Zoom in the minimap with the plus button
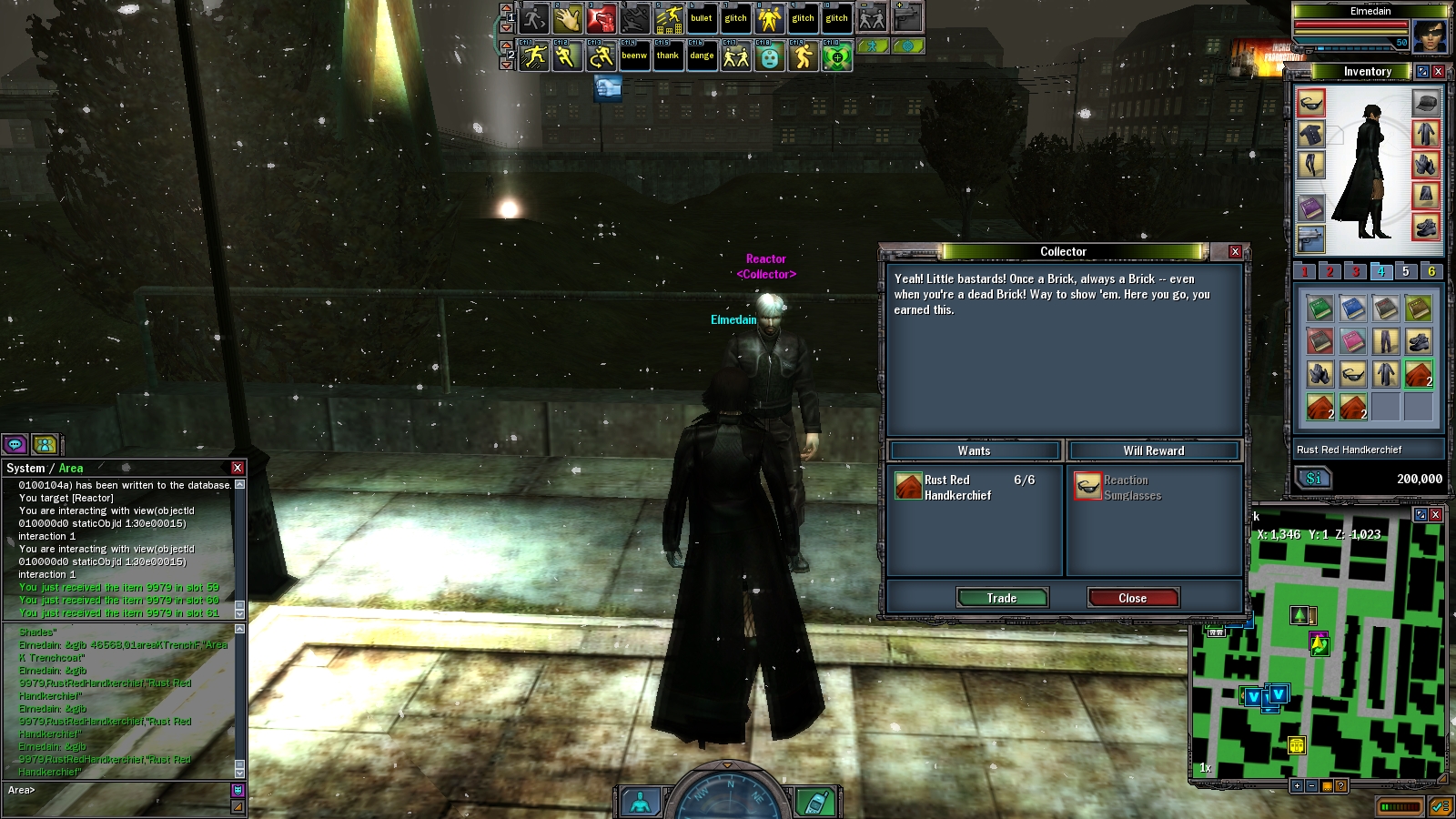Viewport: 1456px width, 819px height. (1297, 785)
